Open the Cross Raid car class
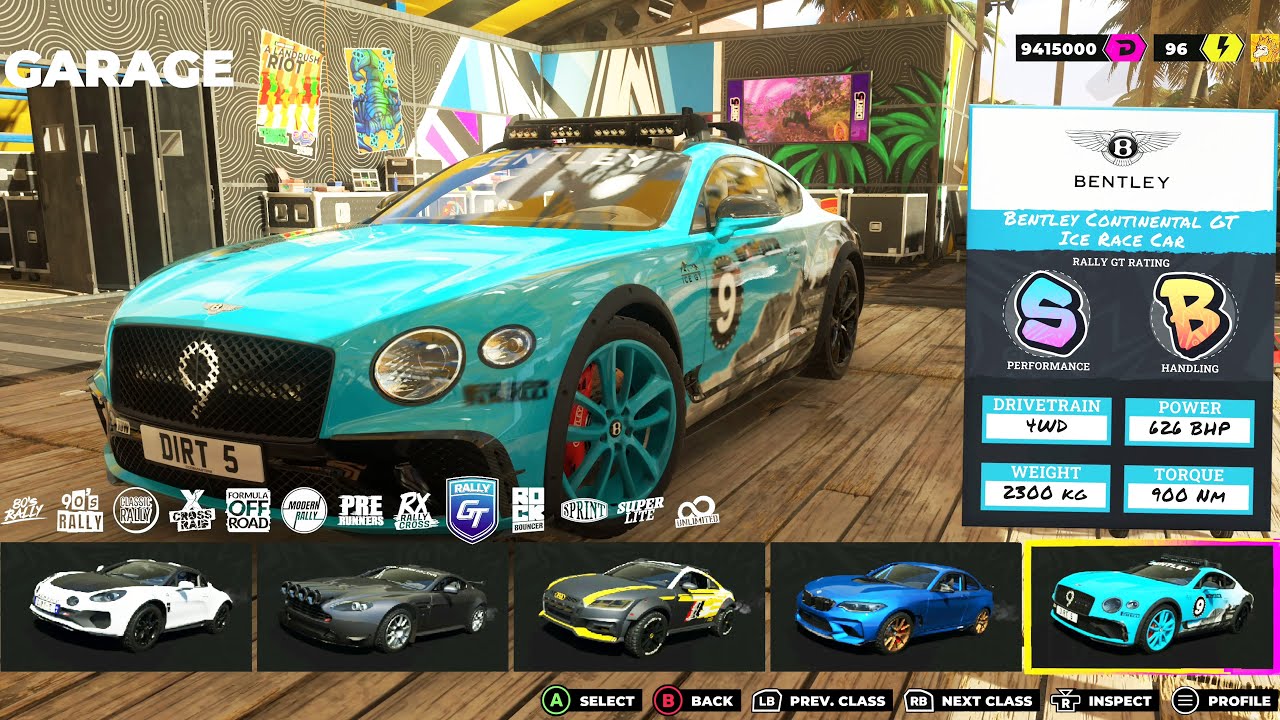 pyautogui.click(x=192, y=510)
